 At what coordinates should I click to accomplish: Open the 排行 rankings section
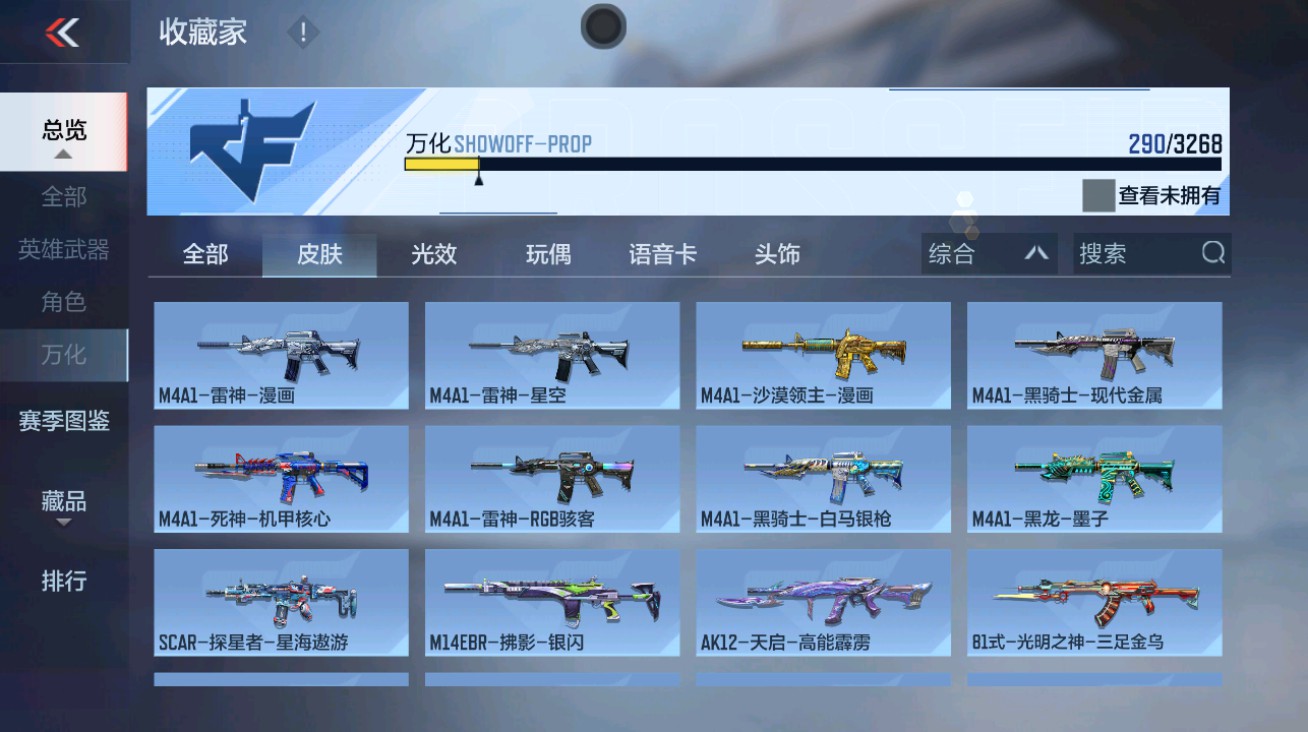(63, 582)
